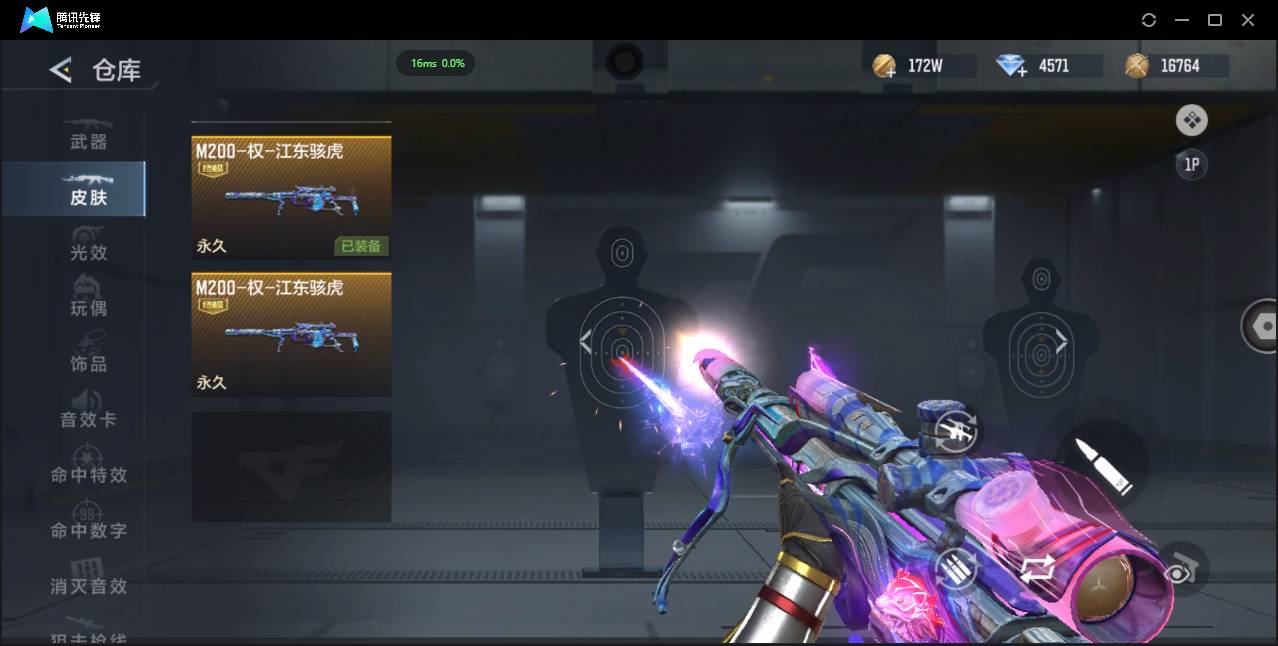The image size is (1278, 646).
Task: Open the 光效 category
Action: (x=88, y=250)
